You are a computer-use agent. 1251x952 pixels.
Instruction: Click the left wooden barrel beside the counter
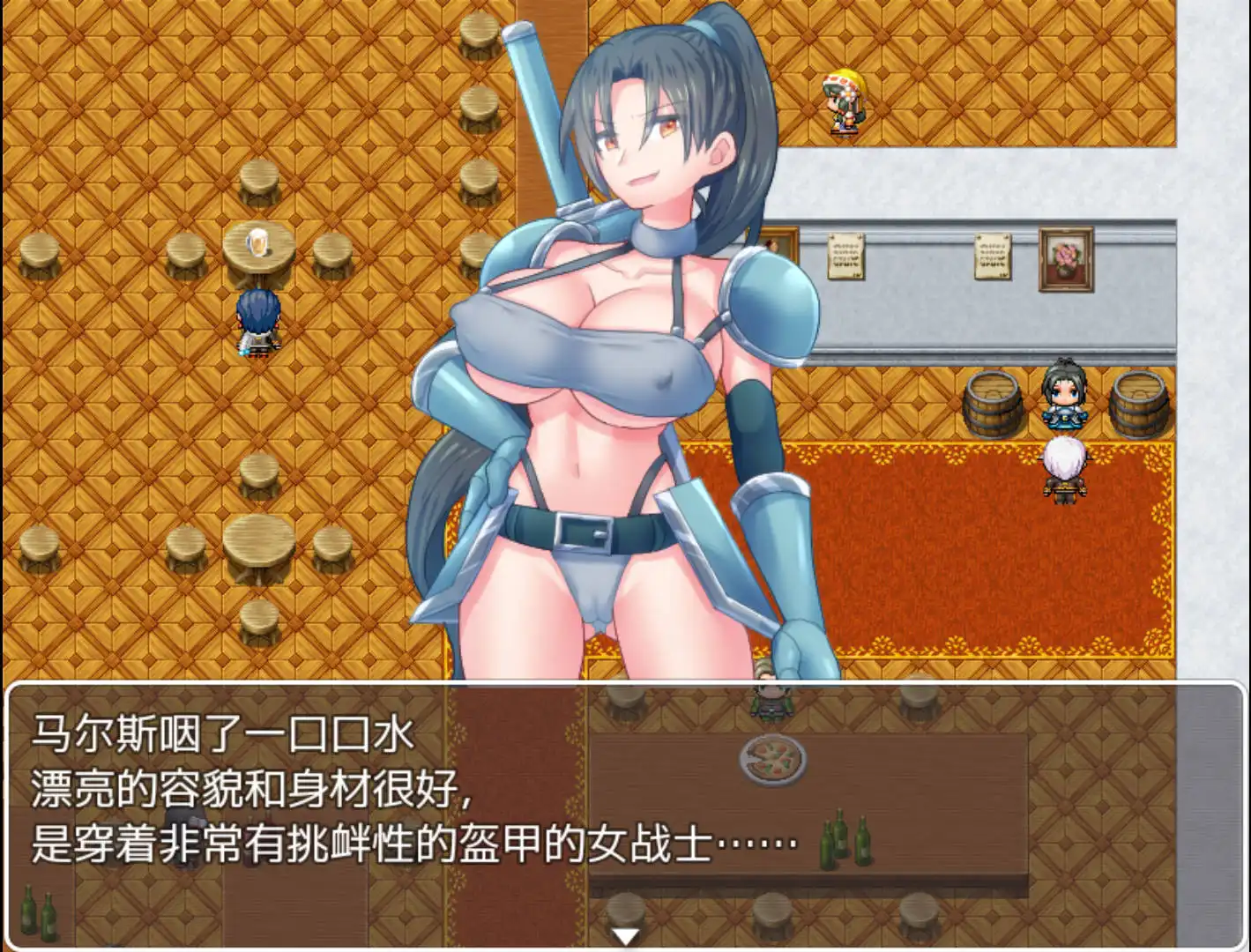[x=994, y=401]
